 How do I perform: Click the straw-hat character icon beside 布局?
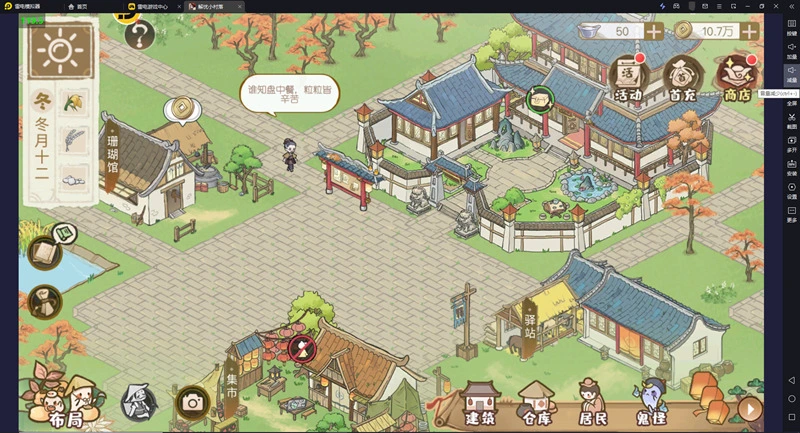click(138, 402)
